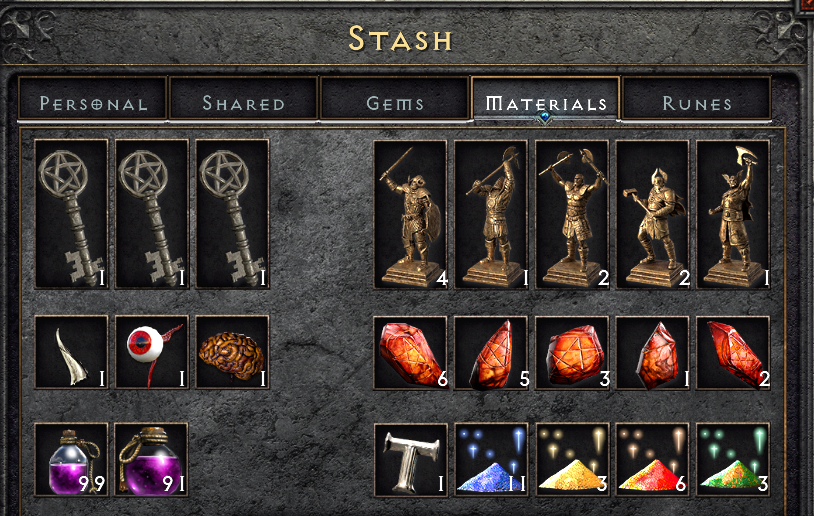Image resolution: width=814 pixels, height=516 pixels.
Task: Choose the red-orange sparkling dust pile
Action: coord(652,460)
